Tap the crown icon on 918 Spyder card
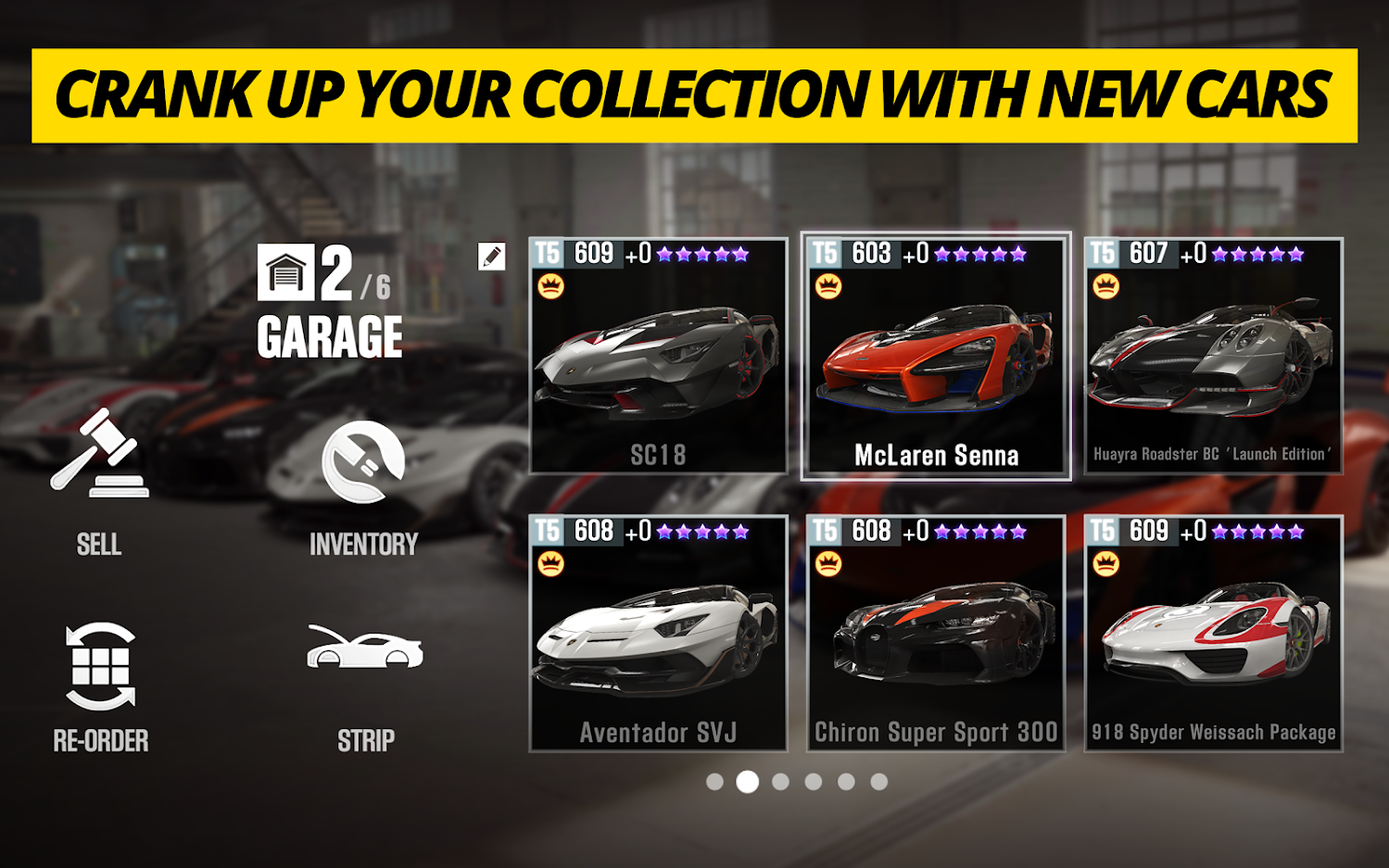 click(1105, 562)
